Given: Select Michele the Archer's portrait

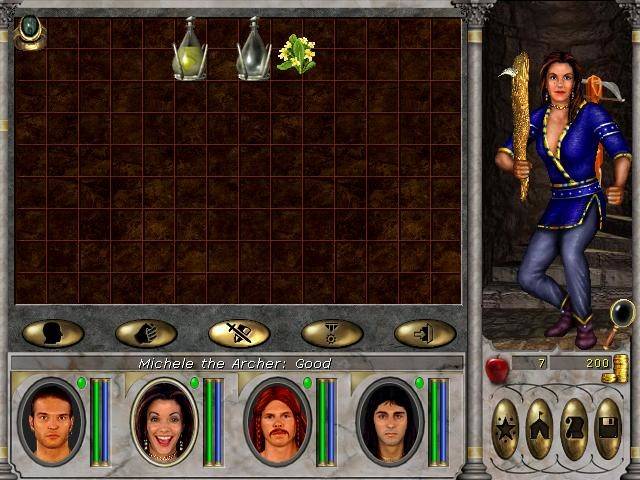Looking at the screenshot, I should [x=164, y=421].
